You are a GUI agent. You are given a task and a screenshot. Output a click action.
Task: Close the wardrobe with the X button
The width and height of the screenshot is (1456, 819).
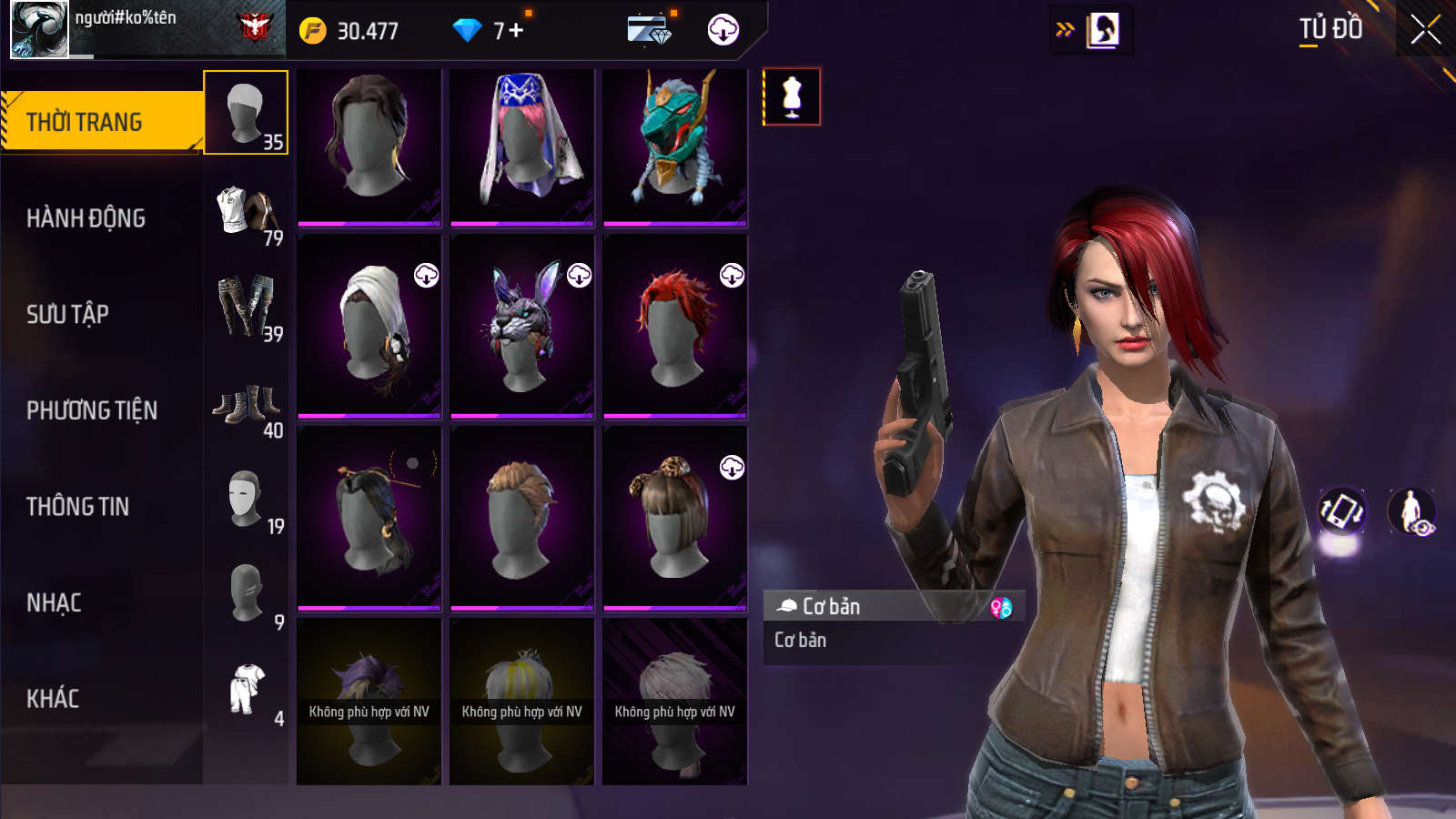click(1425, 30)
